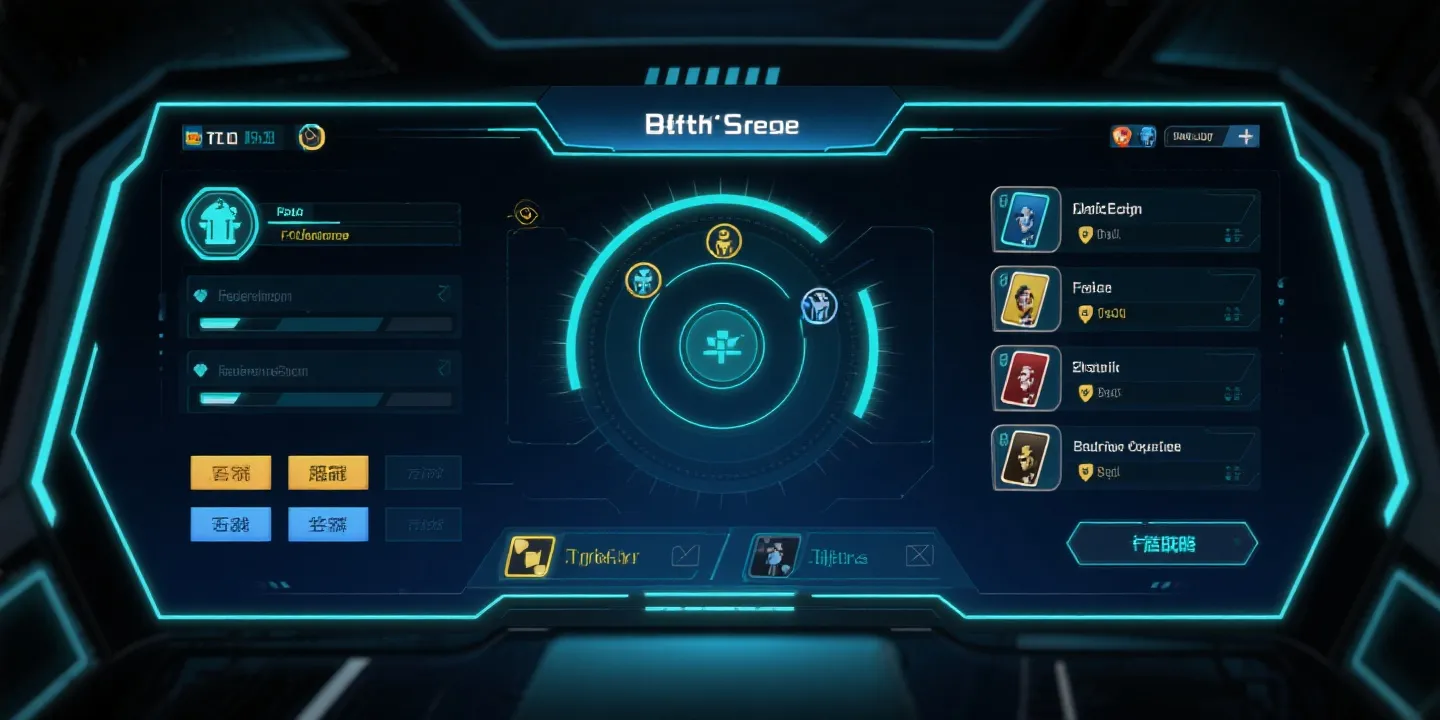
Task: Click the yellow ring icon beside the top-left counter
Action: pos(312,137)
